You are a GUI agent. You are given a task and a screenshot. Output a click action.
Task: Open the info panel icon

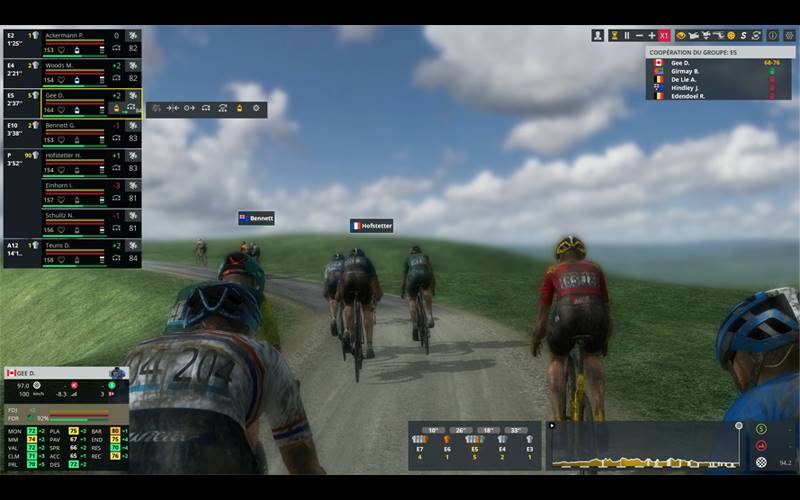coord(772,35)
